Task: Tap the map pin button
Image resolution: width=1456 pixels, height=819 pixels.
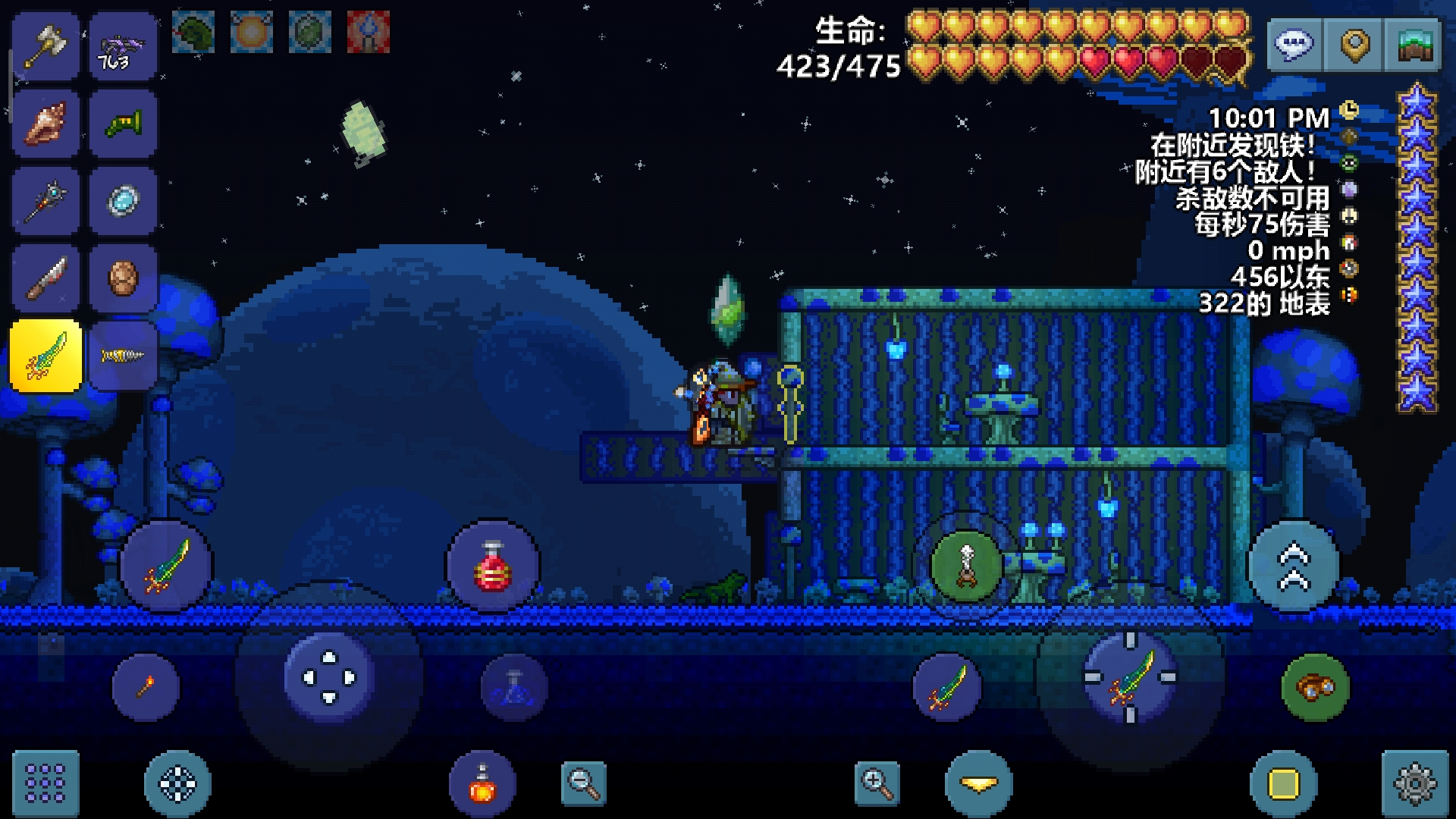Action: pyautogui.click(x=1354, y=44)
